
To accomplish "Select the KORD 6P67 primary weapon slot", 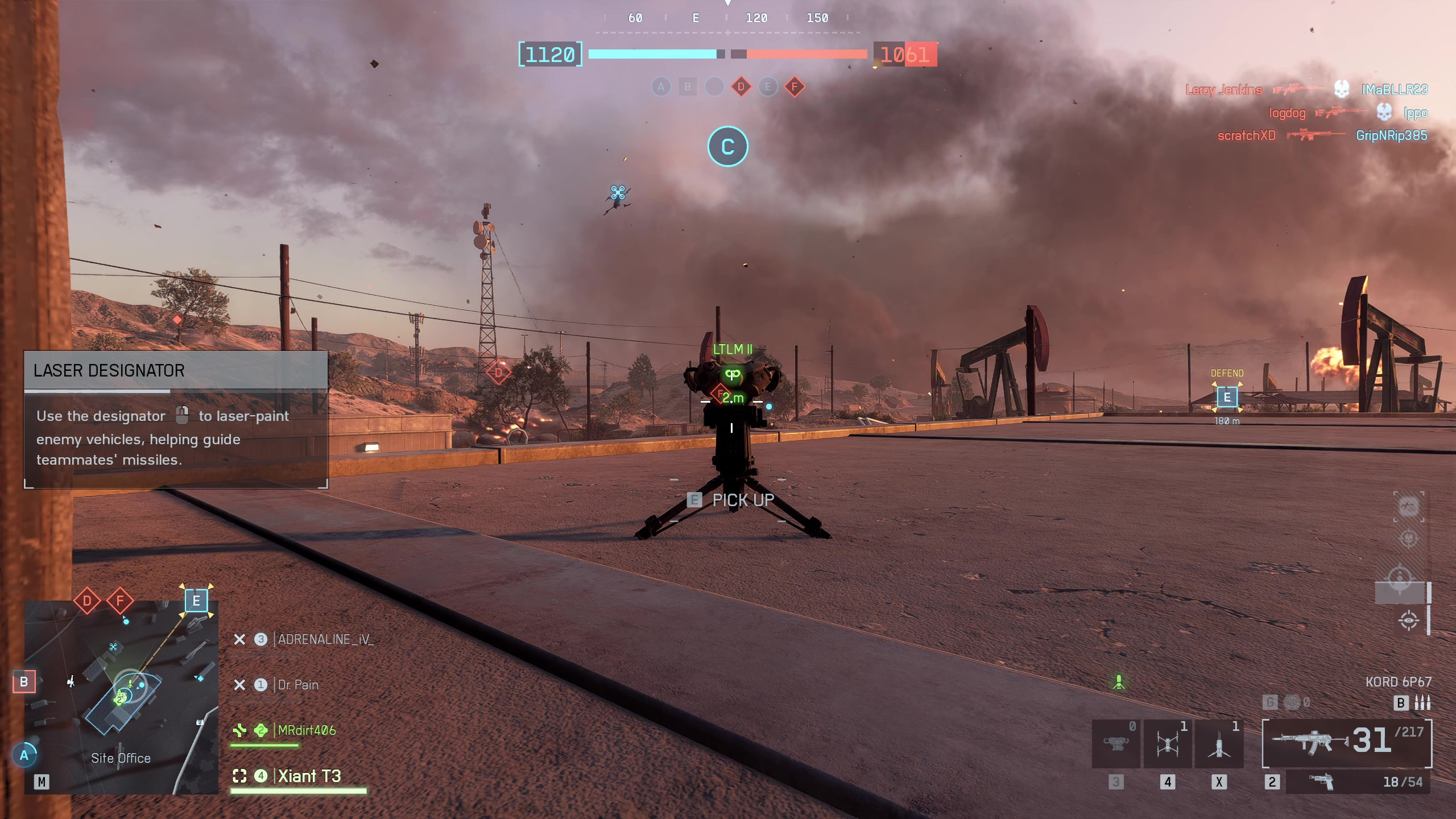I will click(1347, 743).
